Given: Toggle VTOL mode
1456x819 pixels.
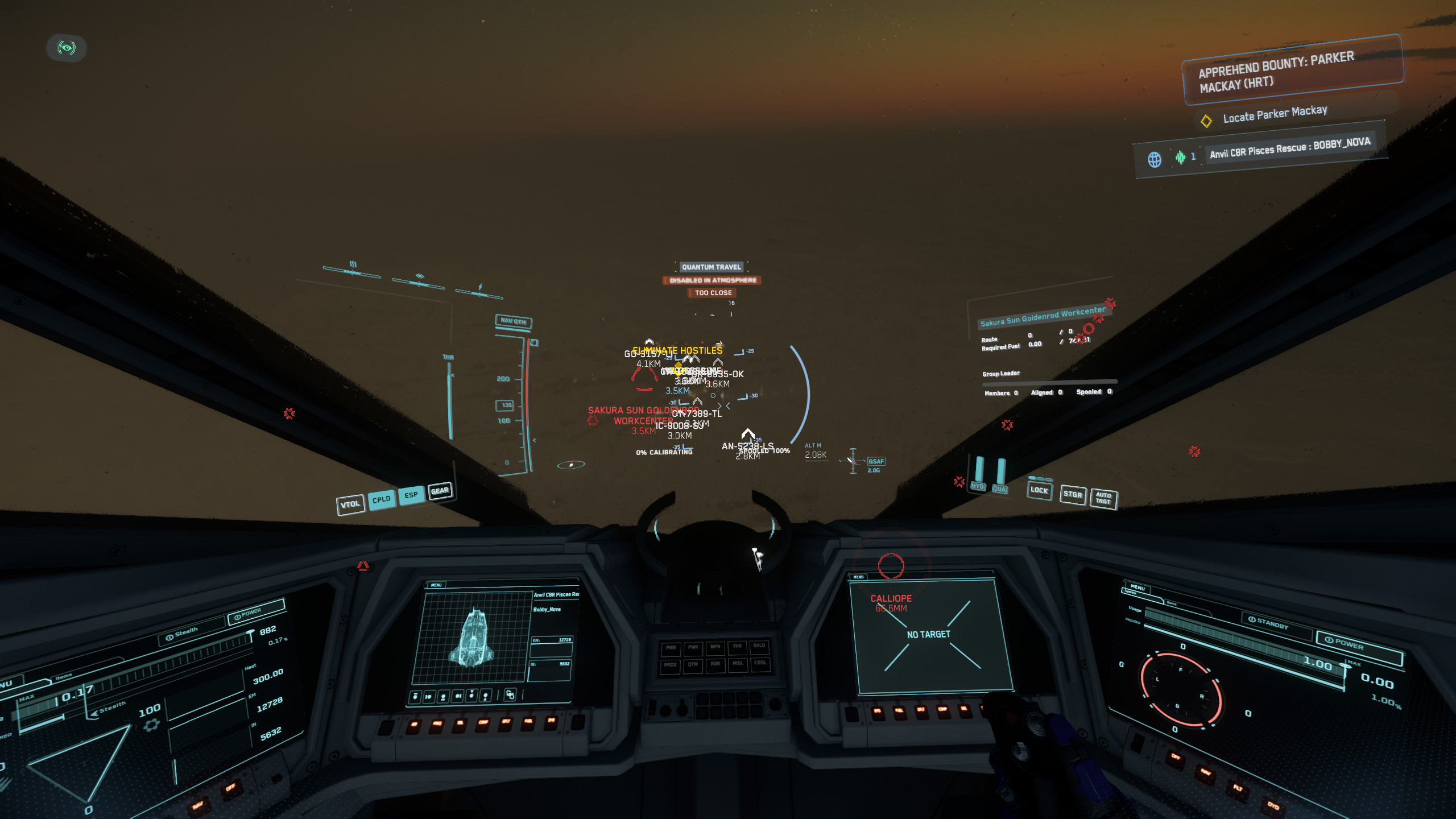Looking at the screenshot, I should pos(351,503).
